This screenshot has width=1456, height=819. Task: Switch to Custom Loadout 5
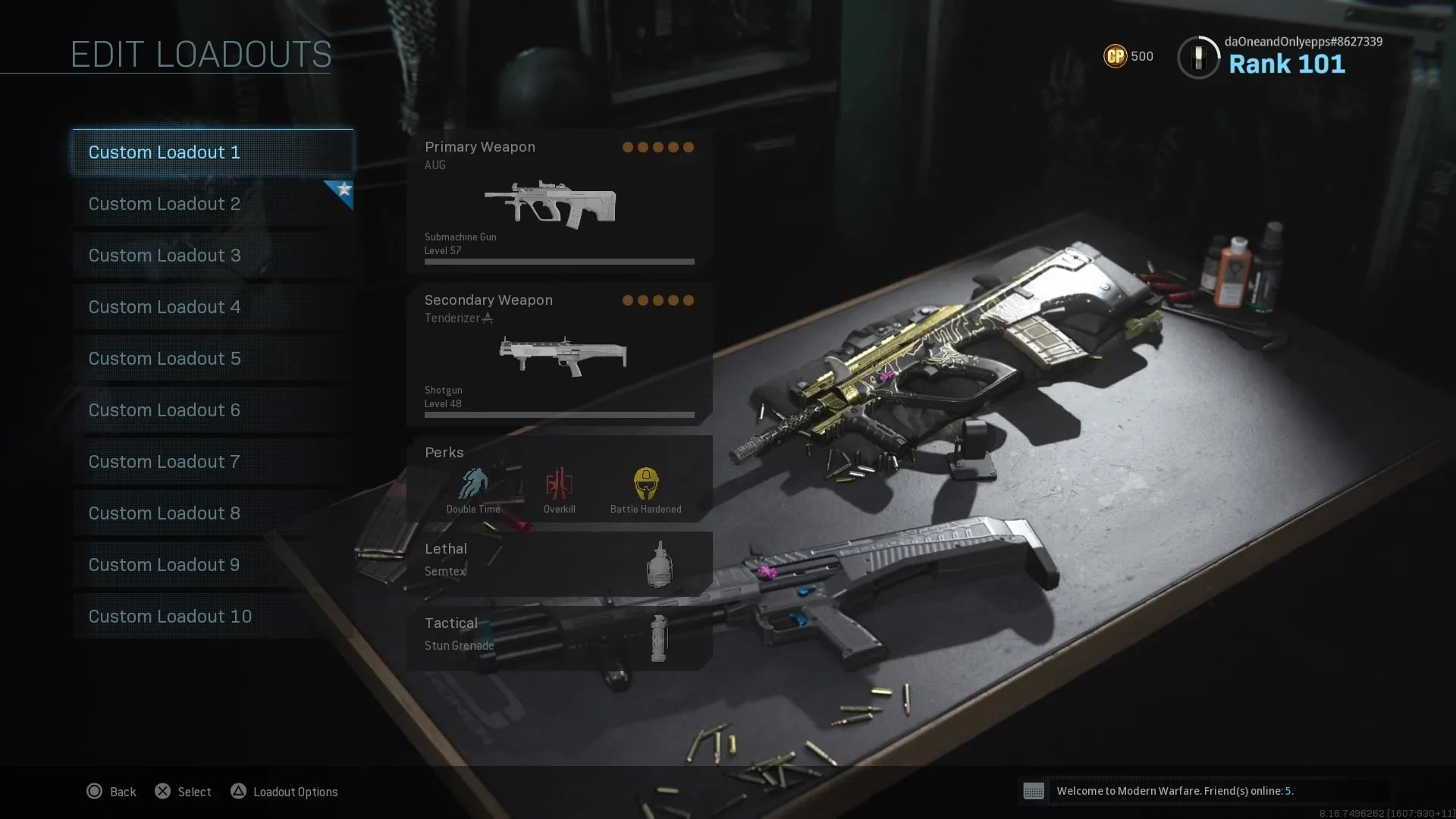click(x=164, y=359)
